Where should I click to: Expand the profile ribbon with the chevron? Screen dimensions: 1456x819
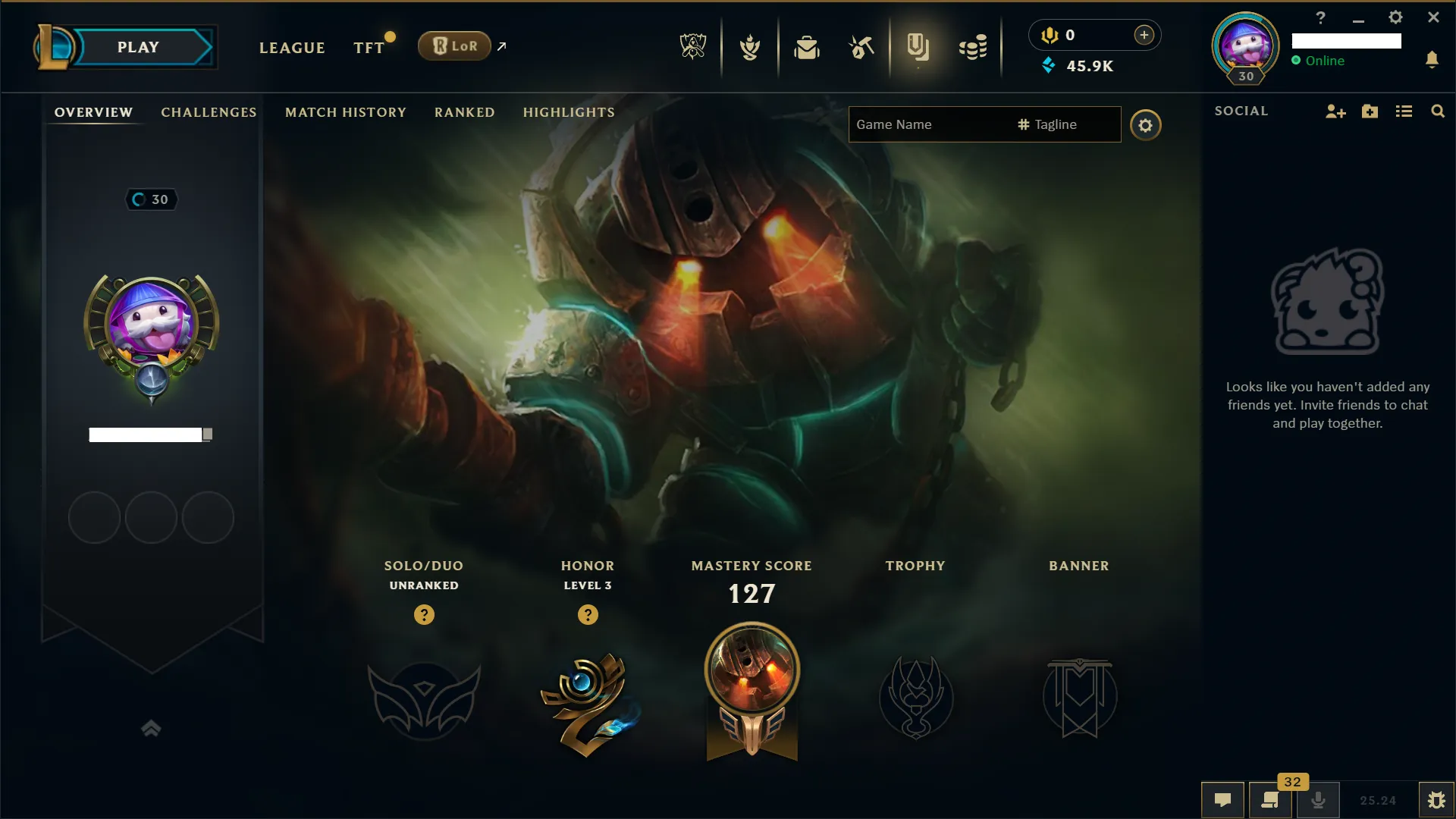[x=151, y=729]
